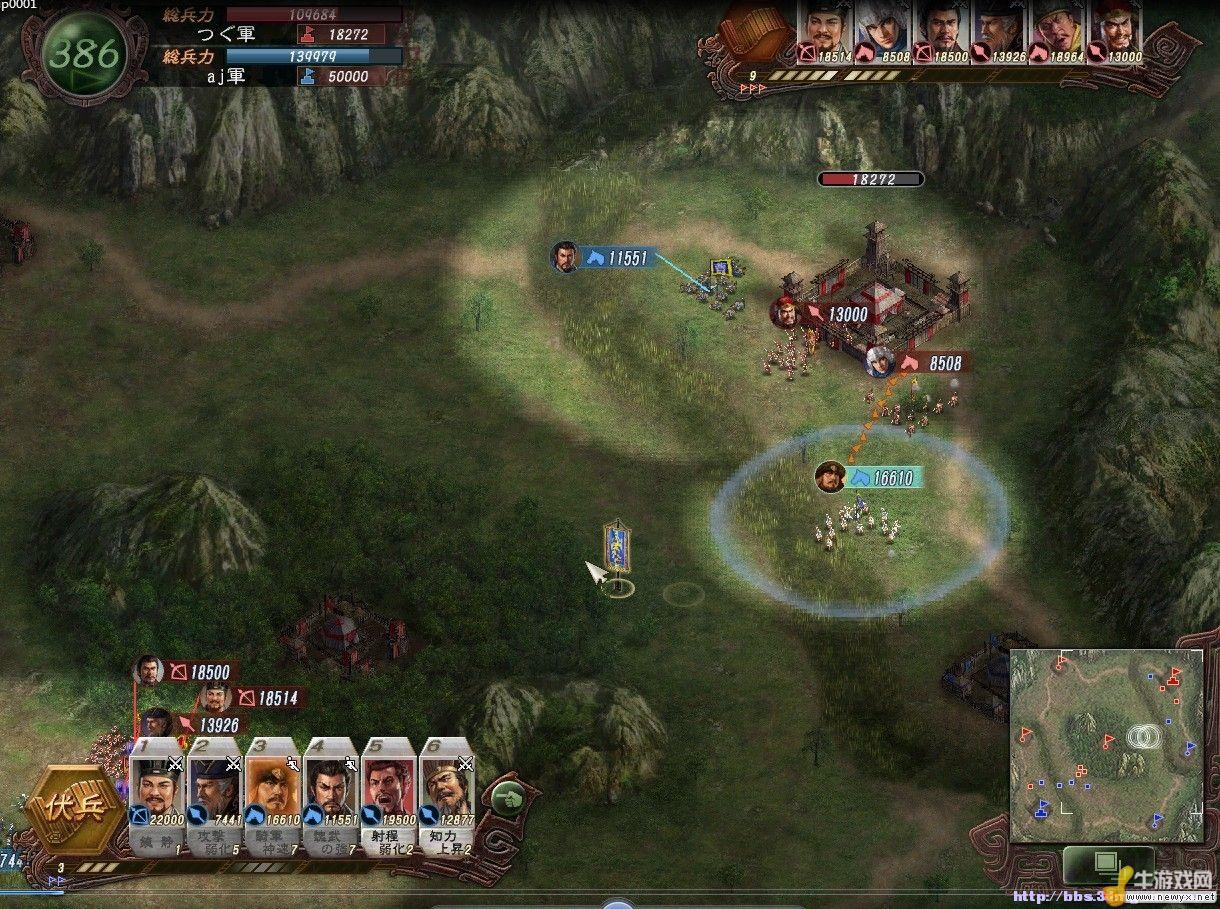Click the green pointing-hand button
Viewport: 1220px width, 909px height.
click(x=508, y=798)
